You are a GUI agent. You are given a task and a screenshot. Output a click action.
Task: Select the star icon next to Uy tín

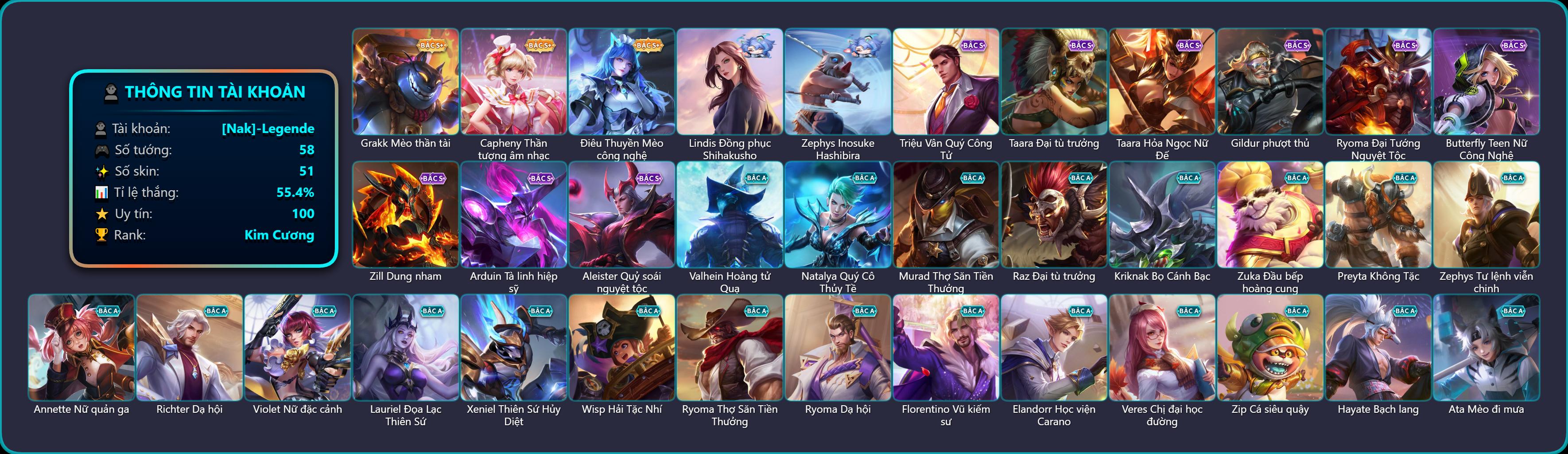click(x=101, y=213)
